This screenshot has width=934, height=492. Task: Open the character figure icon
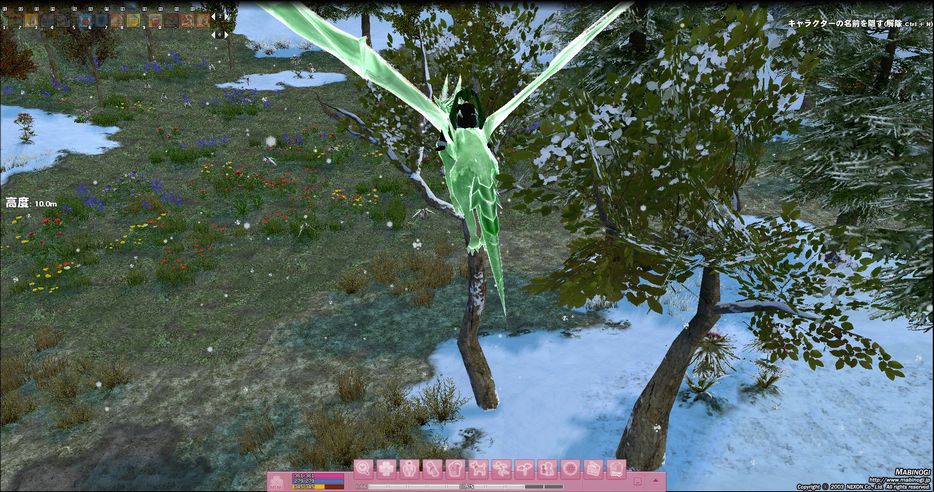point(409,468)
